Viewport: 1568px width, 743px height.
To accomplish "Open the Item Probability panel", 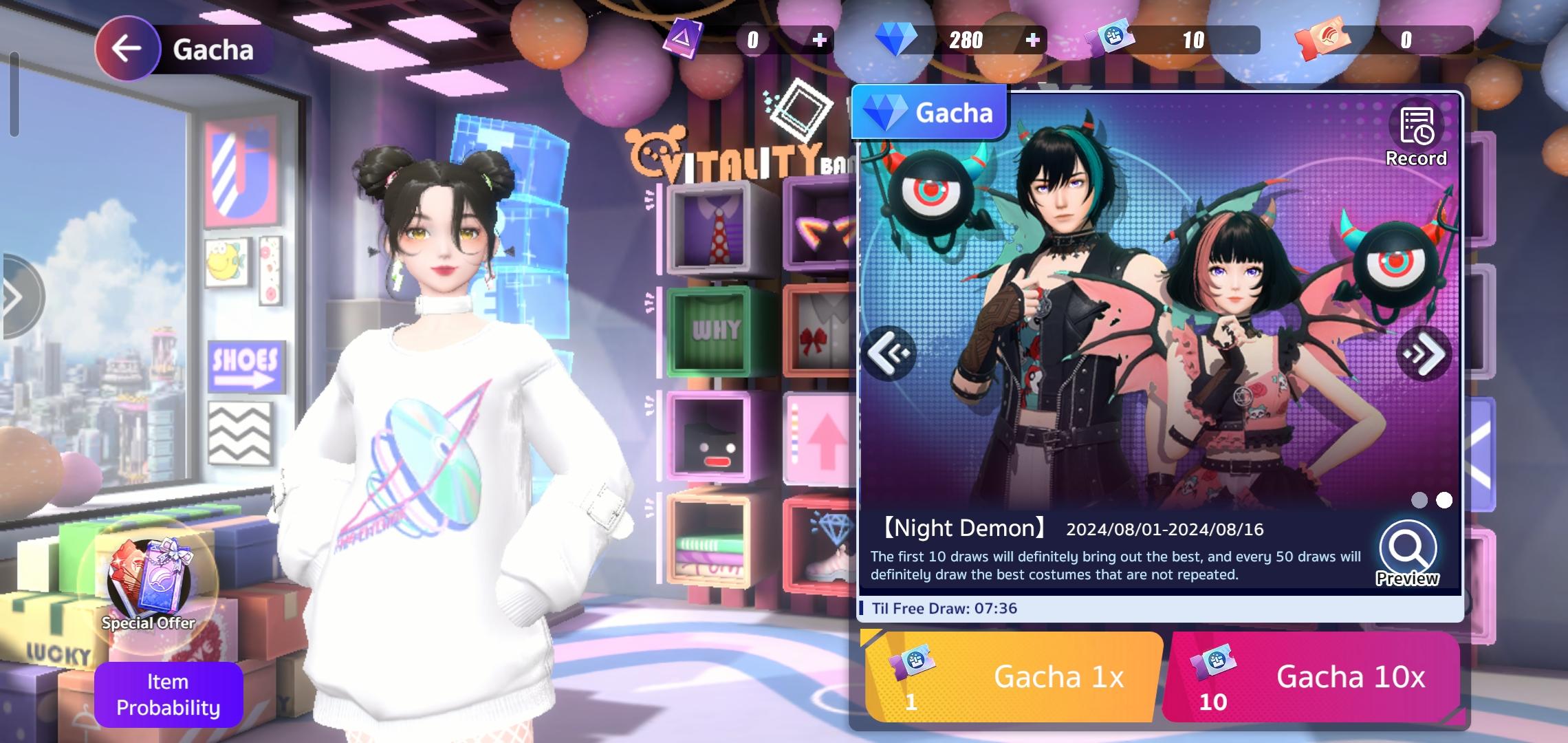I will pos(167,695).
